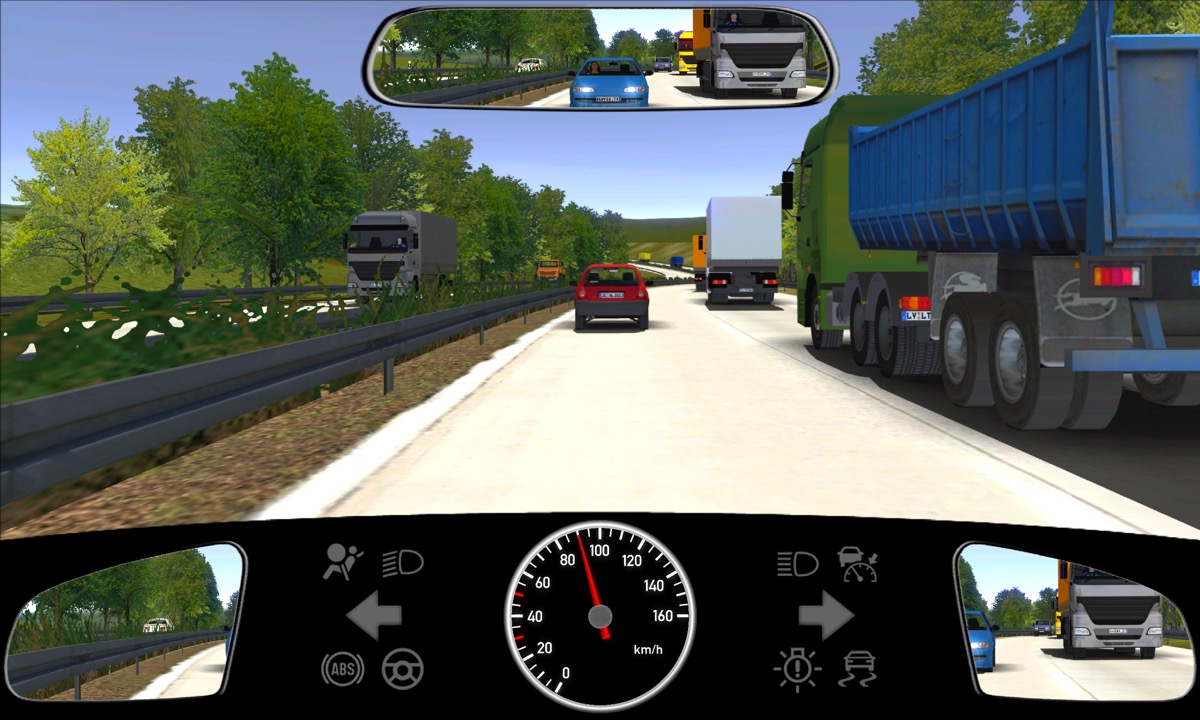The width and height of the screenshot is (1200, 720).
Task: Click the ABS indicator light
Action: click(342, 668)
